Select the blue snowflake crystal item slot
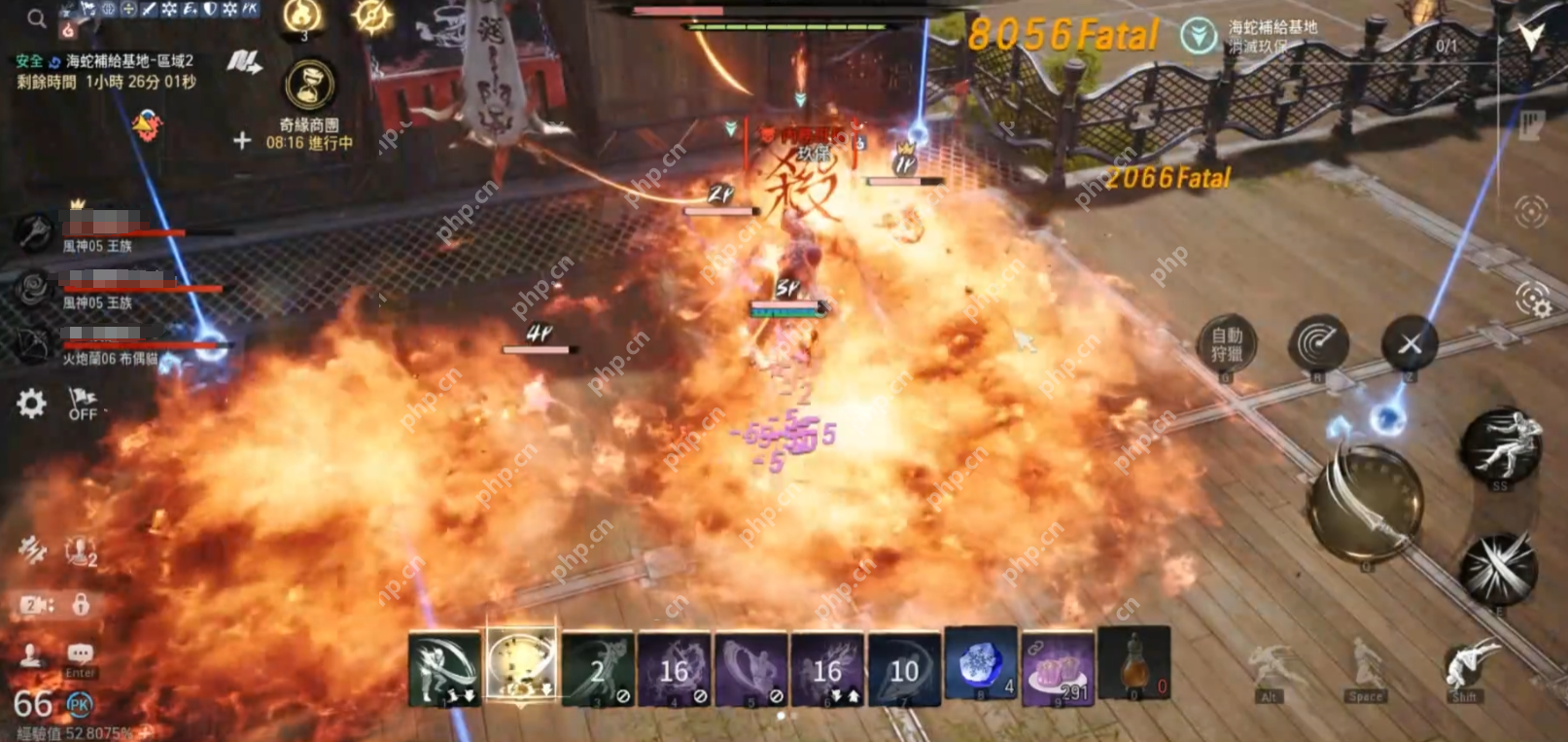Screen dimensions: 1568x742 coord(980,667)
